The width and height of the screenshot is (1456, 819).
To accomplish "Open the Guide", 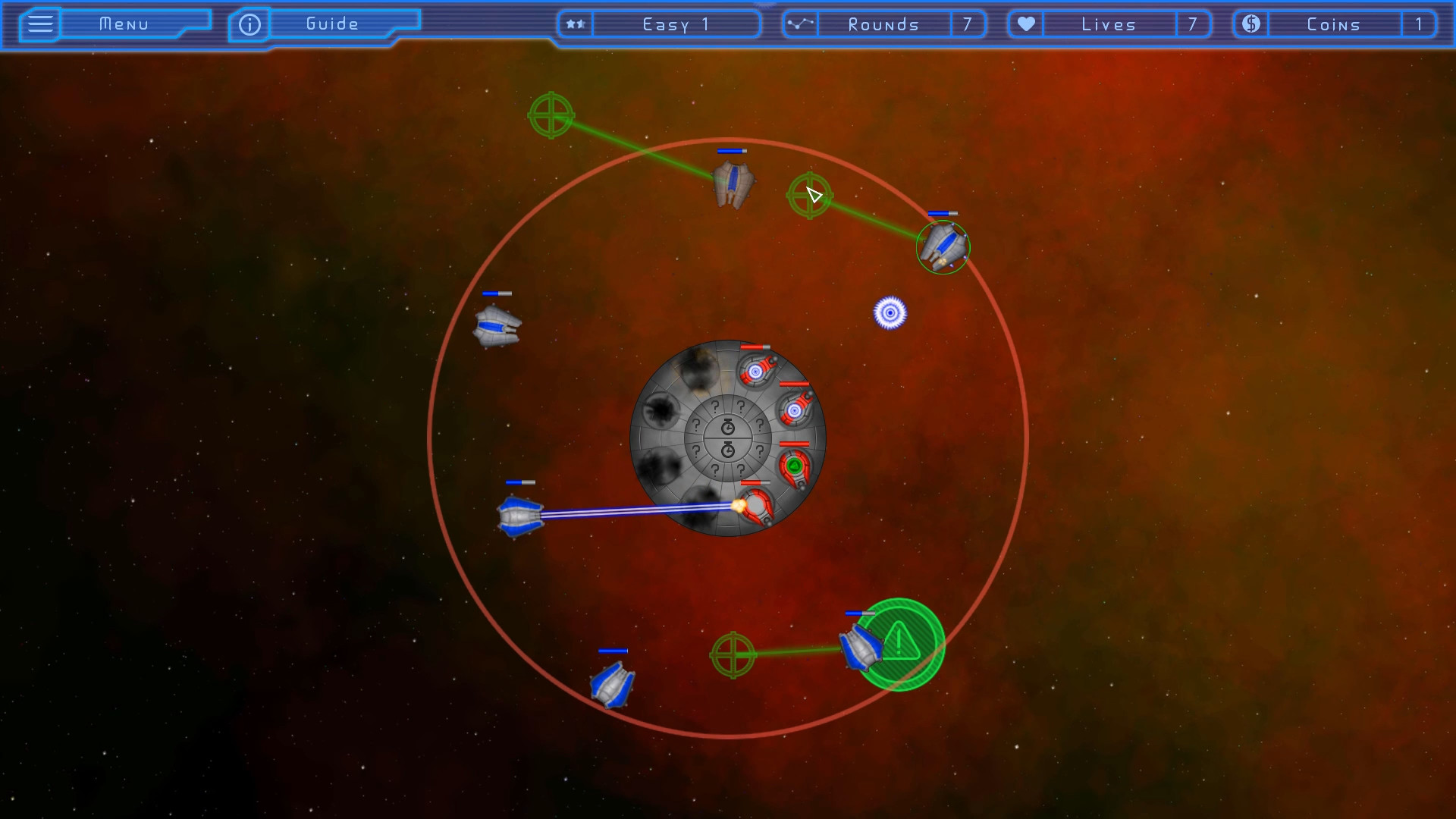I will pyautogui.click(x=330, y=24).
